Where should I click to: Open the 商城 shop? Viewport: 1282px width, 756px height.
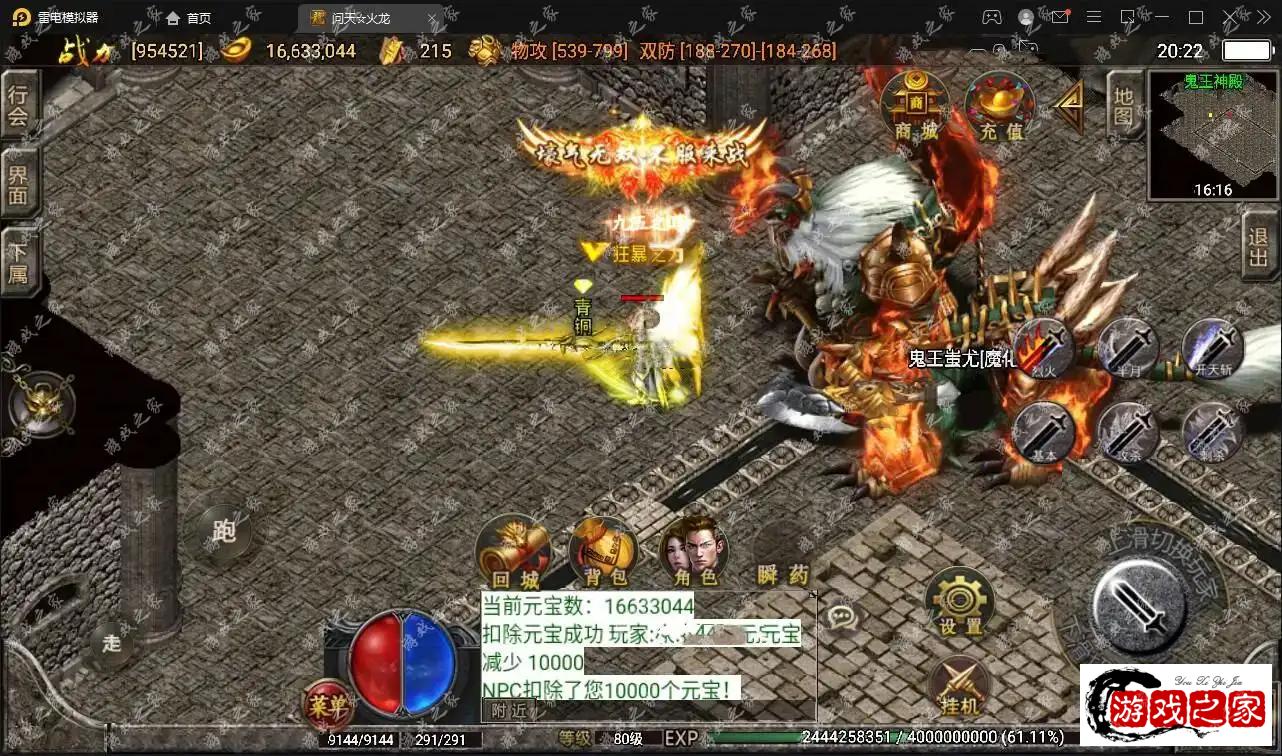pos(915,103)
